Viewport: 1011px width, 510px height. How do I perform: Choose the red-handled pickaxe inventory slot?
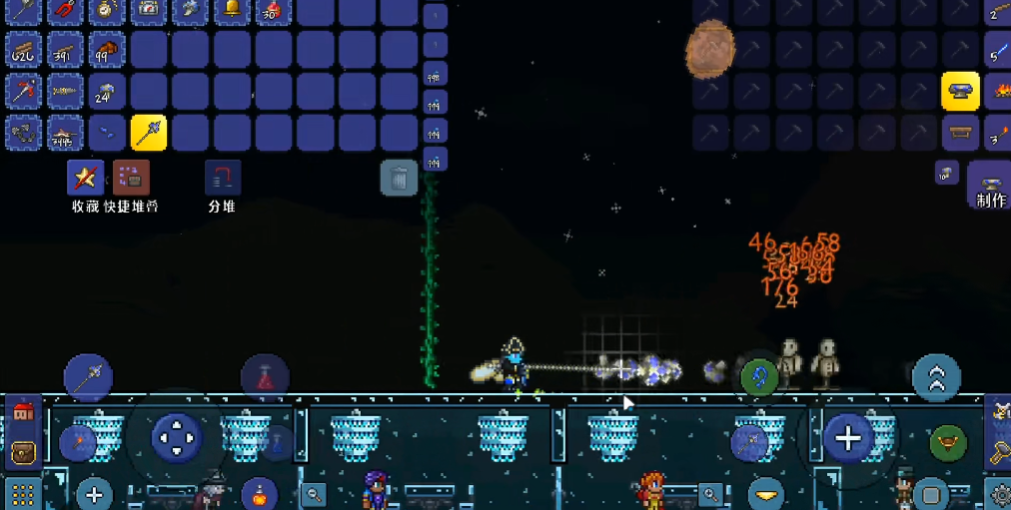(x=23, y=91)
